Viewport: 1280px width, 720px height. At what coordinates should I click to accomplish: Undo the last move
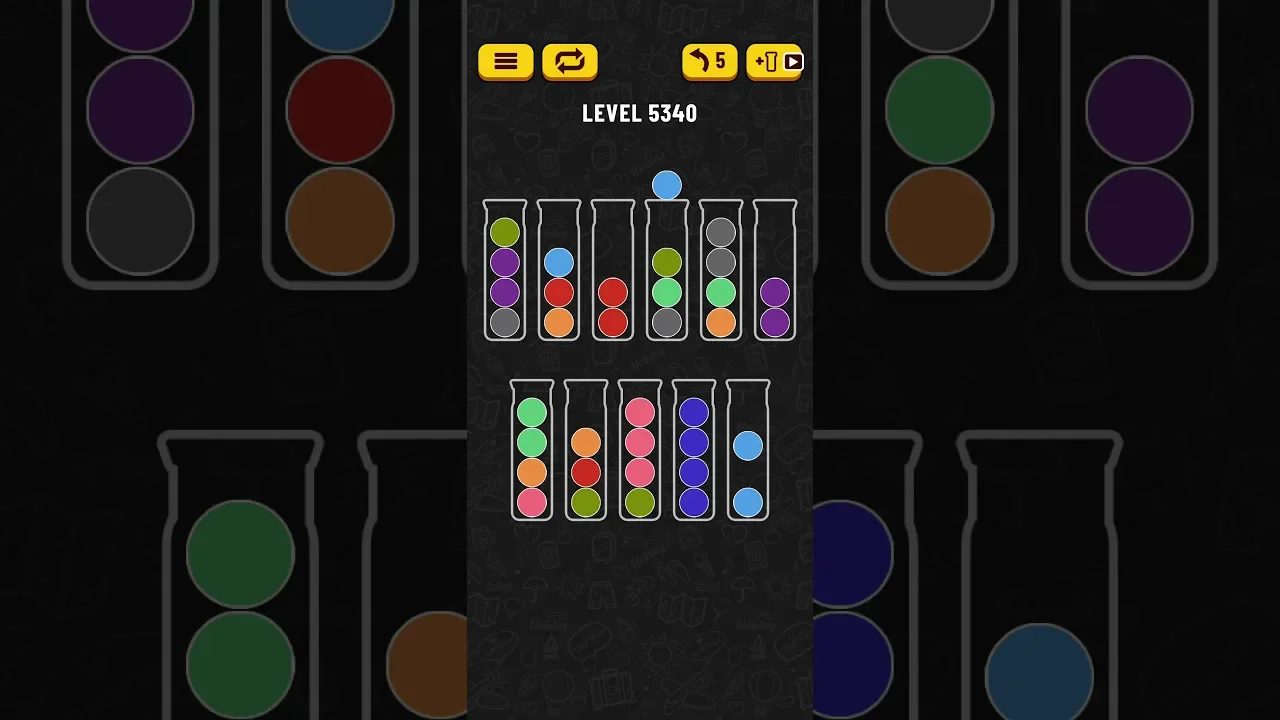point(710,62)
